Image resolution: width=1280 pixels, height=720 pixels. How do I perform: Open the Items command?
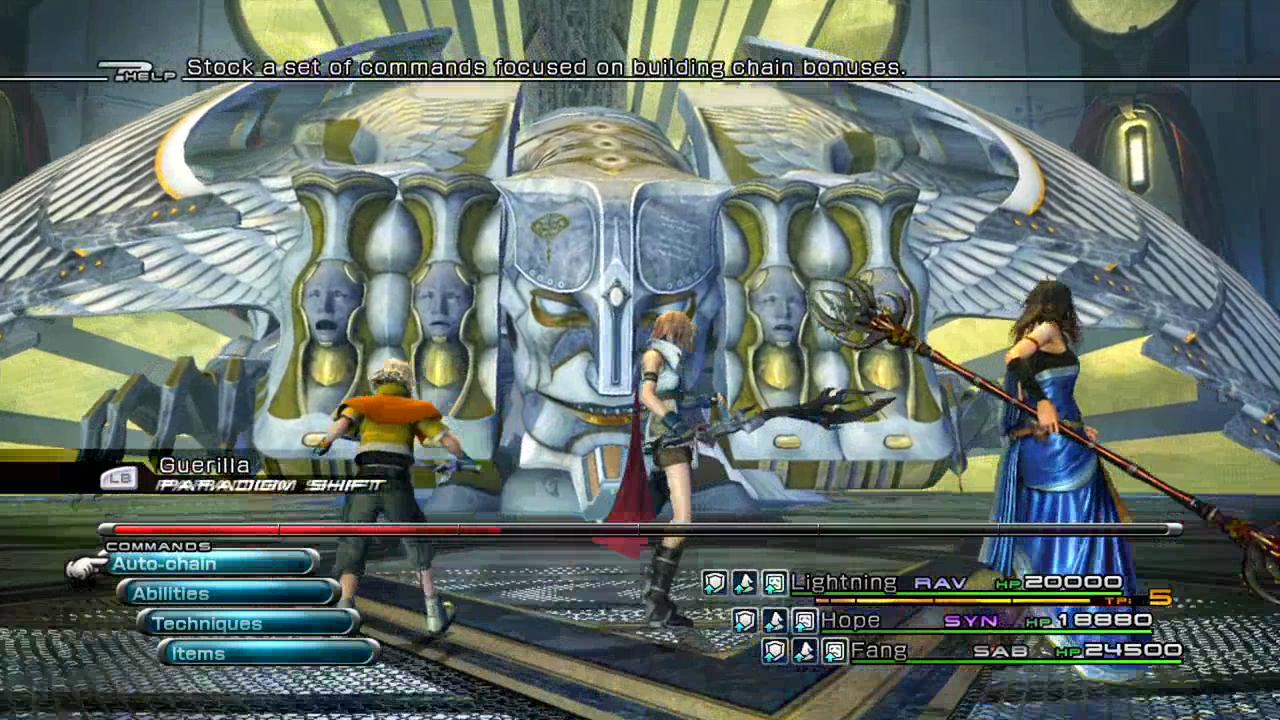(x=268, y=654)
